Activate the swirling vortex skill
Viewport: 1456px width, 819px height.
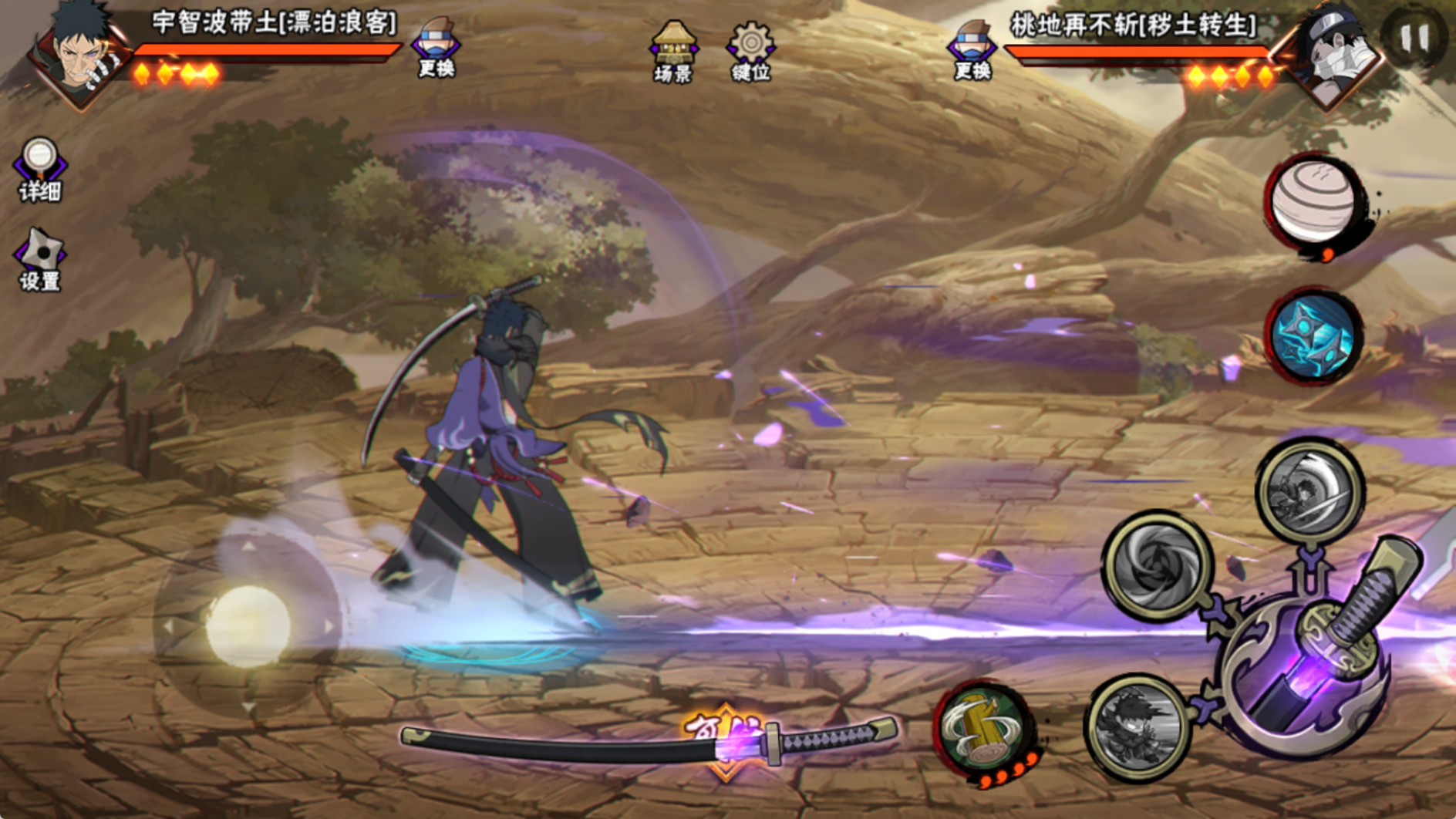(x=1156, y=565)
